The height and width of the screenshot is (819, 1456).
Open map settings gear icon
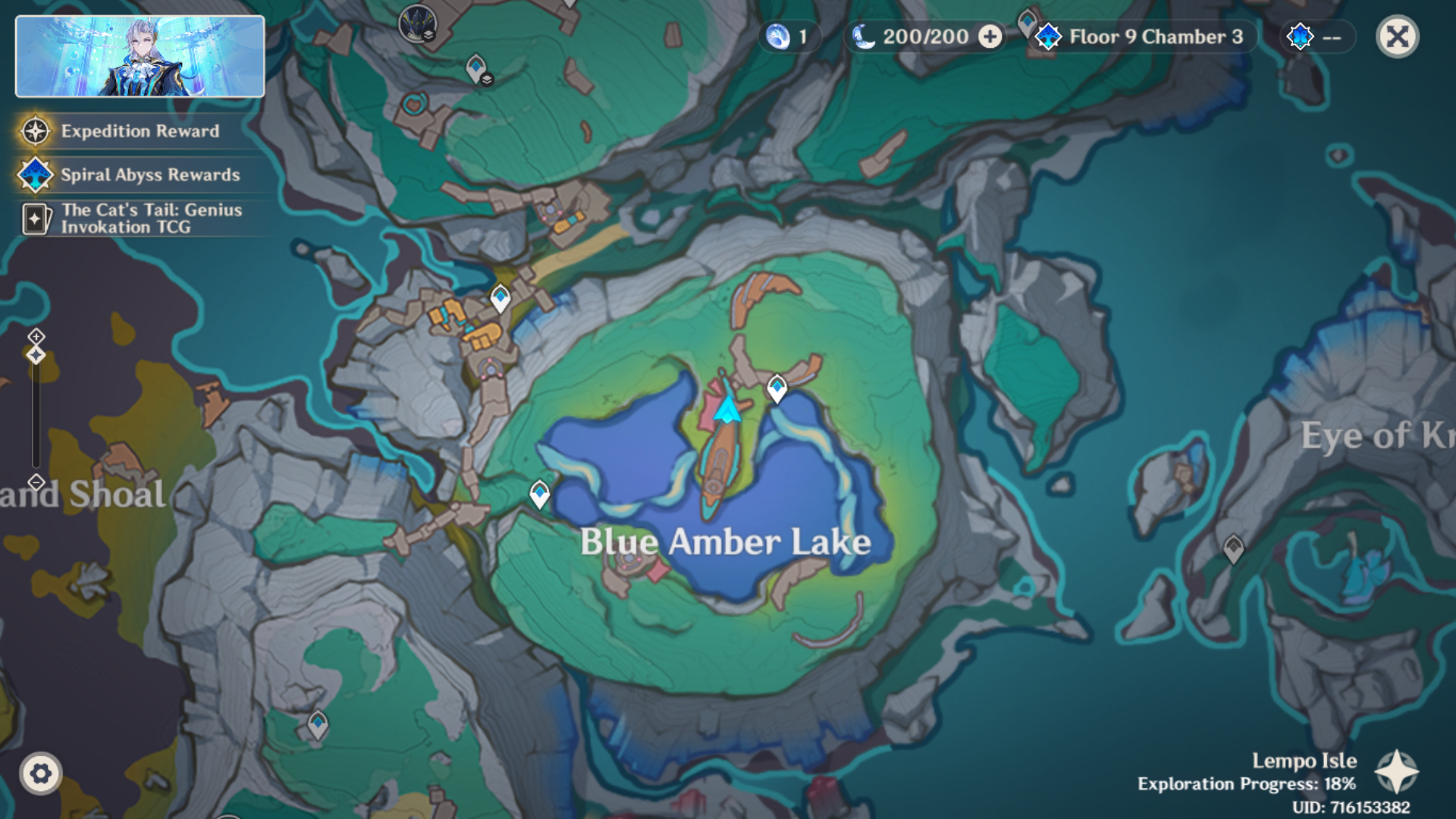tap(40, 773)
